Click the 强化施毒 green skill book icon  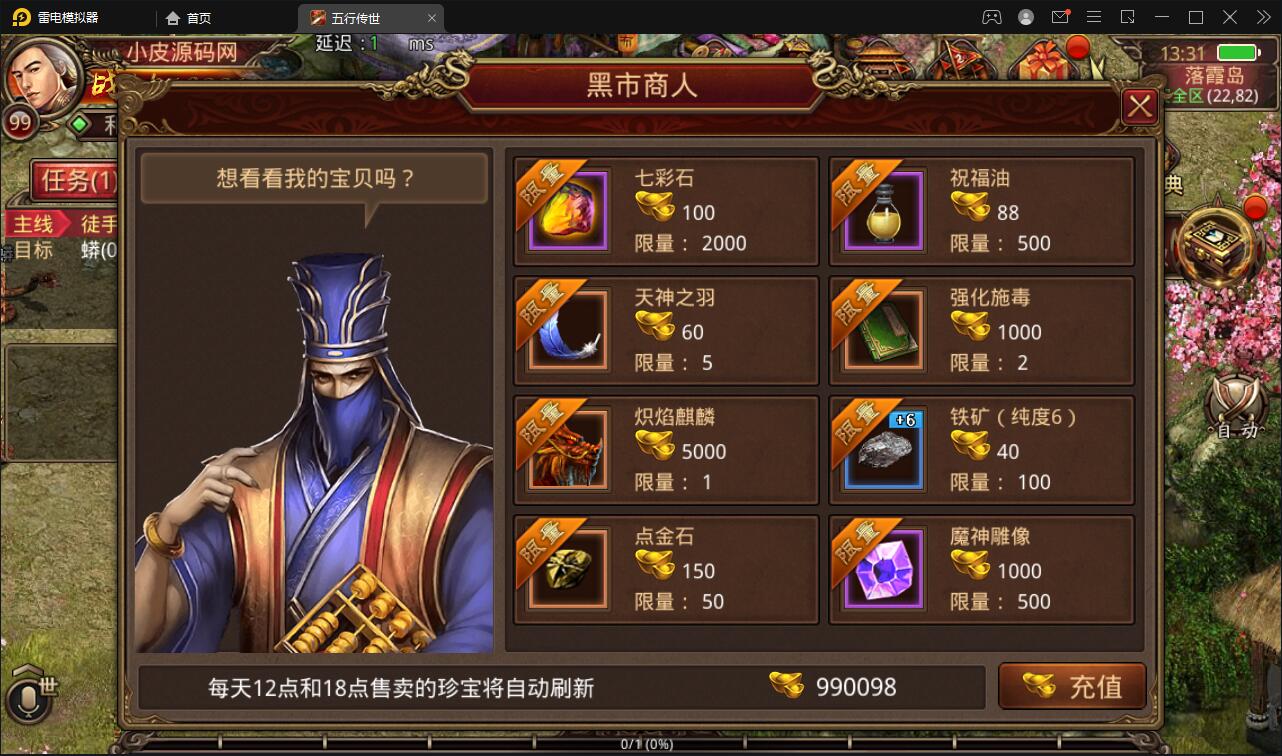[x=880, y=330]
